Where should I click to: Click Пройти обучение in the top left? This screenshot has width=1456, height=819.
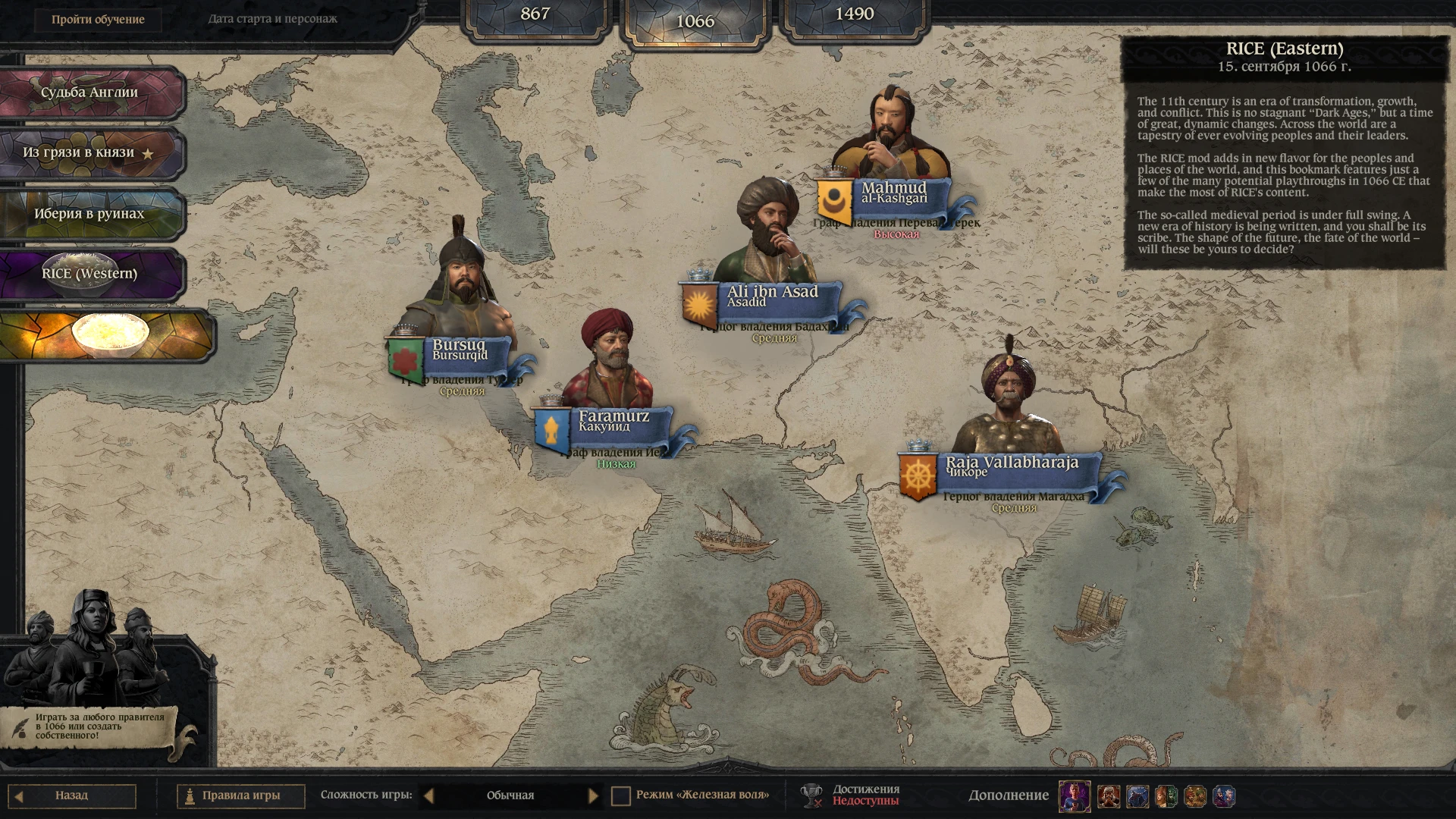(99, 20)
